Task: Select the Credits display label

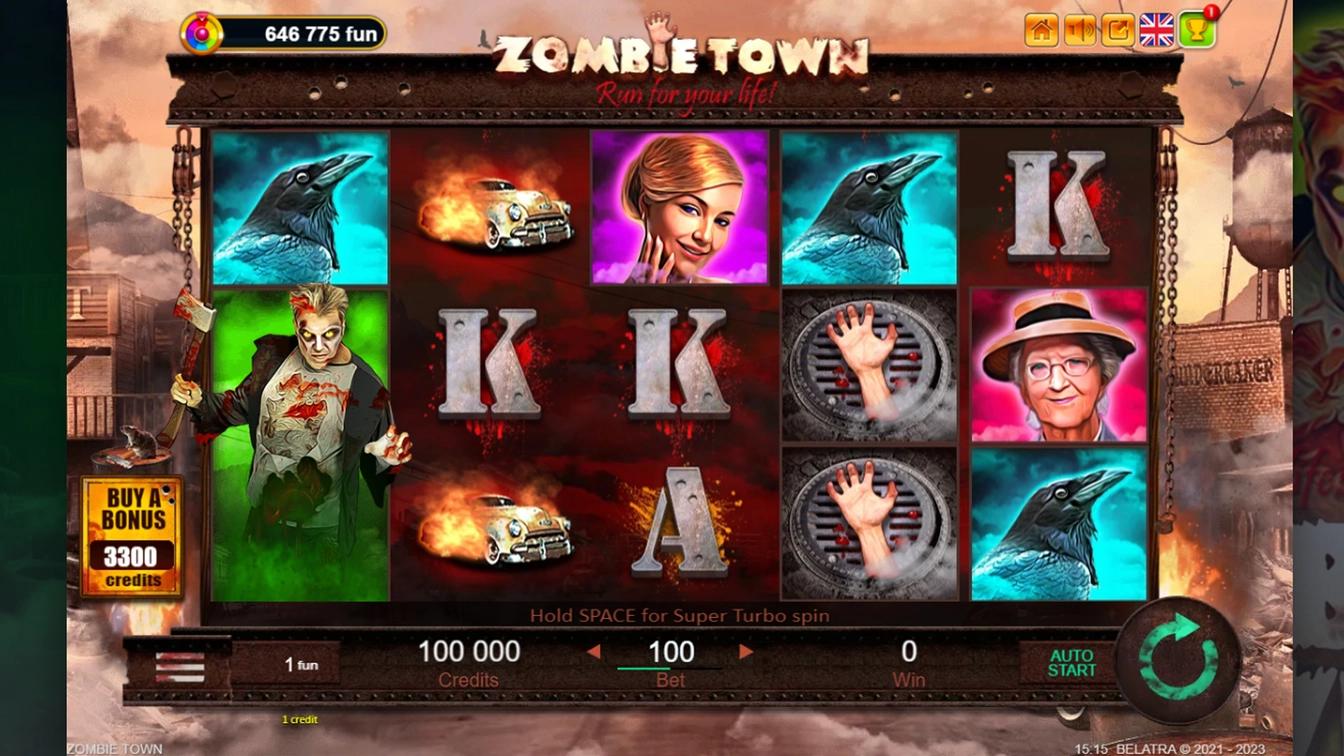Action: tap(470, 679)
